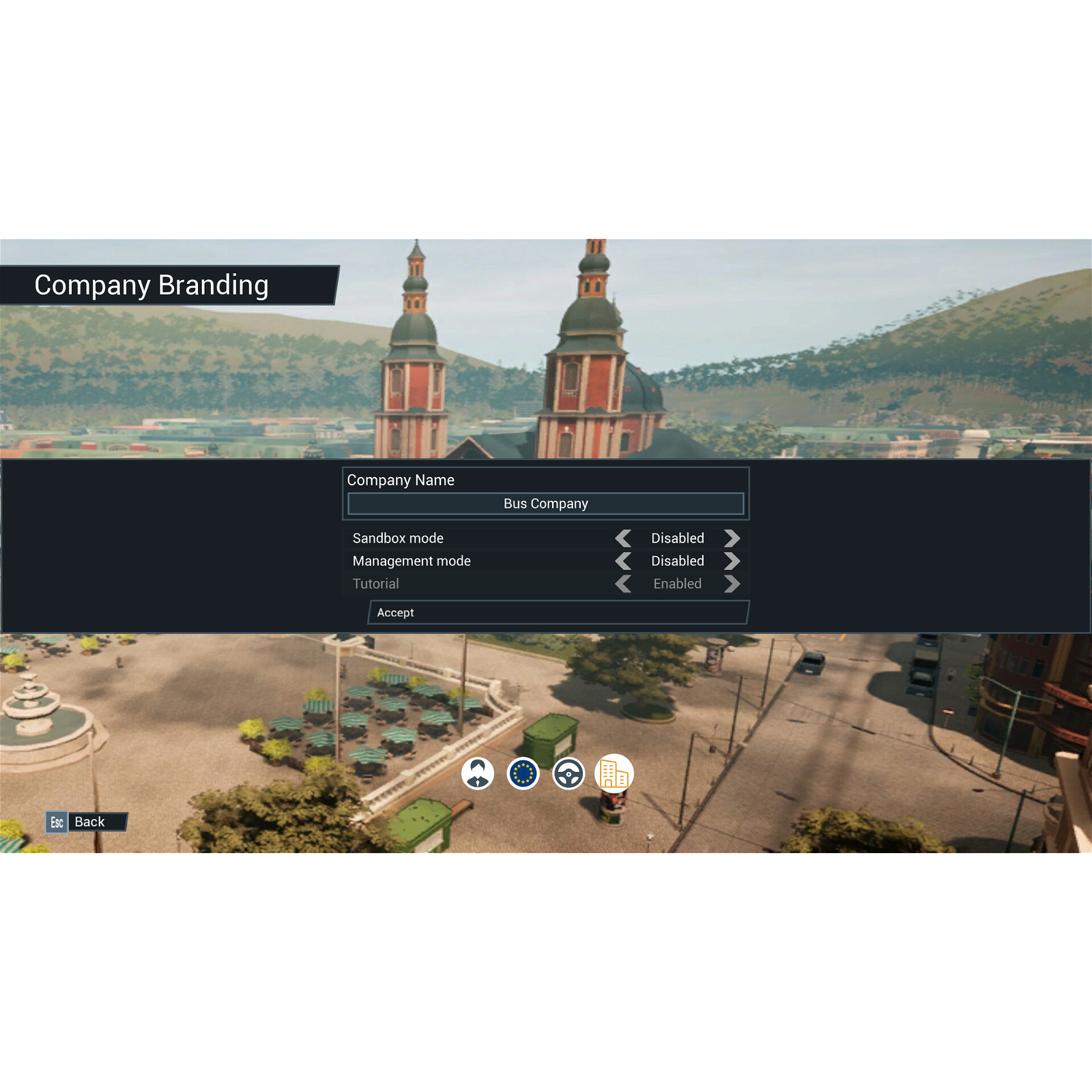Enable Sandbox mode using its right arrow
Image resolution: width=1092 pixels, height=1092 pixels.
pyautogui.click(x=732, y=538)
